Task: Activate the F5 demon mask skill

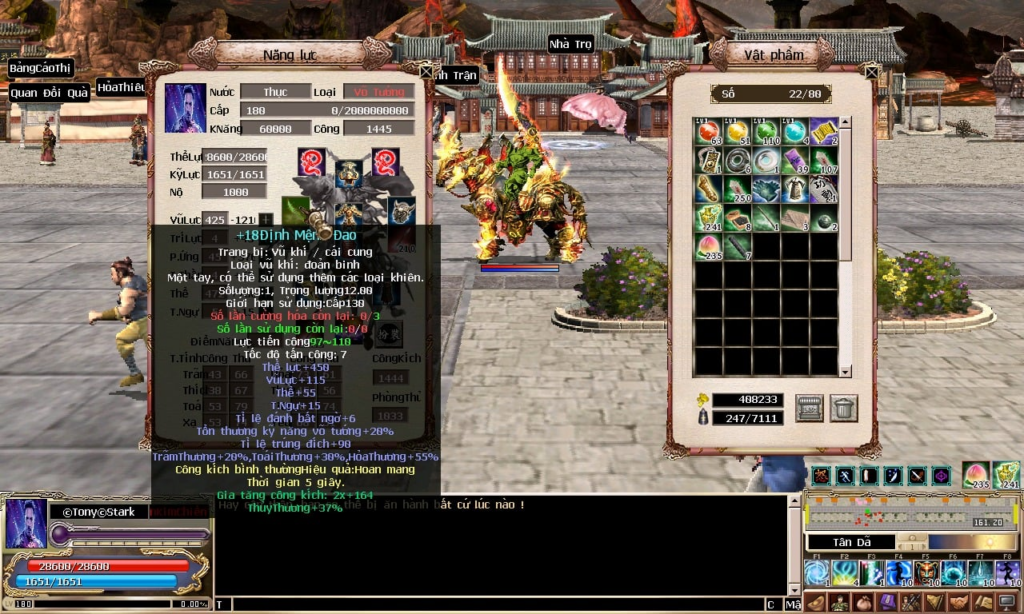Action: [x=926, y=574]
